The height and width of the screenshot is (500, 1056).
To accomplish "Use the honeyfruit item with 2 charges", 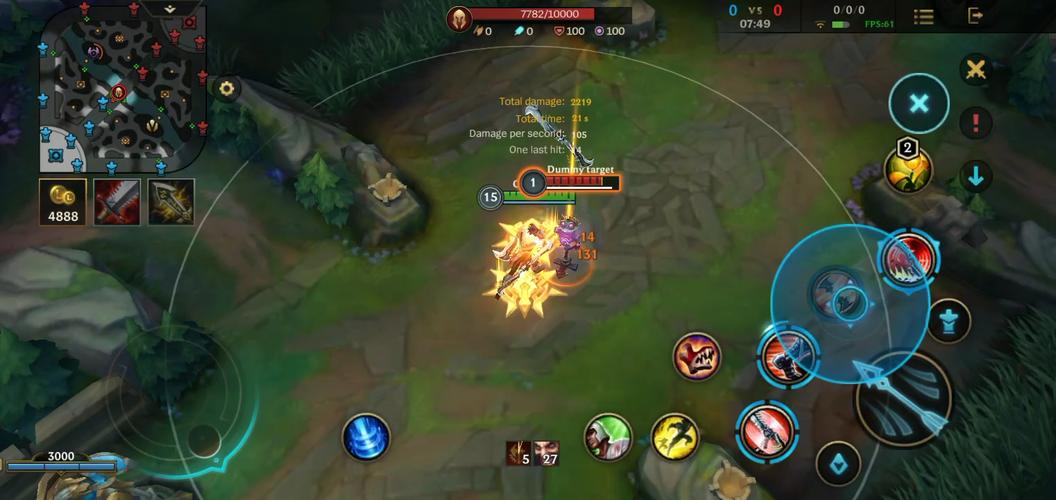I will (x=908, y=169).
